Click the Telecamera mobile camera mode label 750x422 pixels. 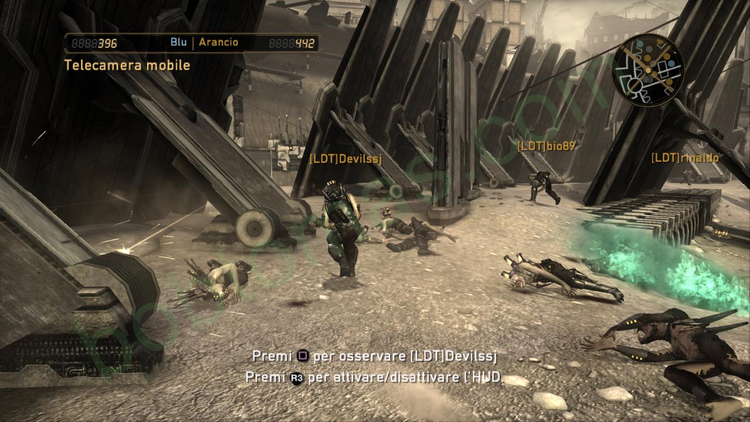(127, 65)
